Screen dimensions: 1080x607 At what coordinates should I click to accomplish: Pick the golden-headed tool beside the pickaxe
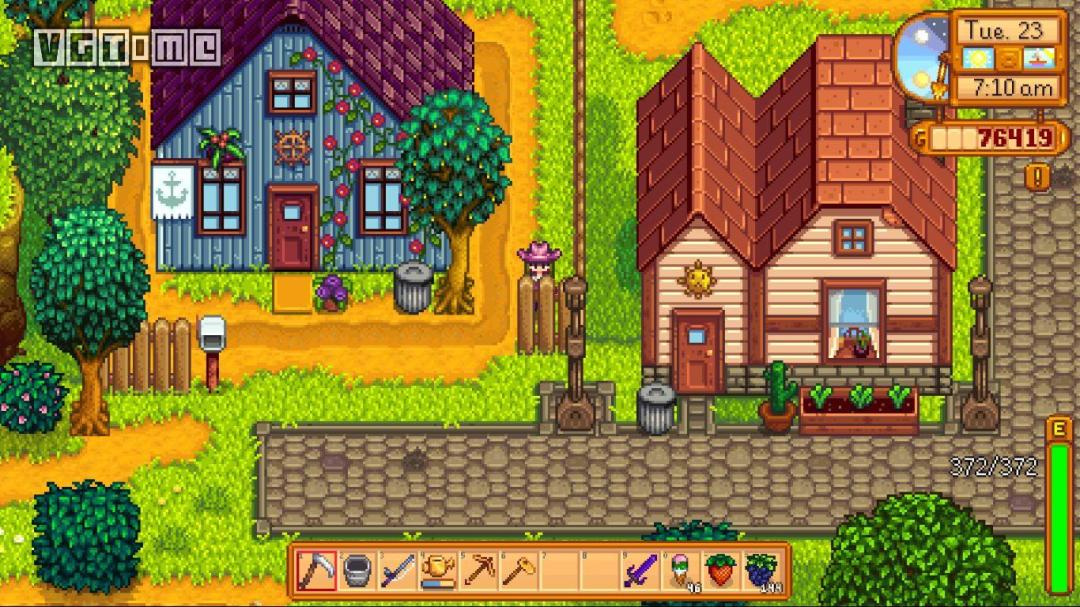(x=518, y=571)
